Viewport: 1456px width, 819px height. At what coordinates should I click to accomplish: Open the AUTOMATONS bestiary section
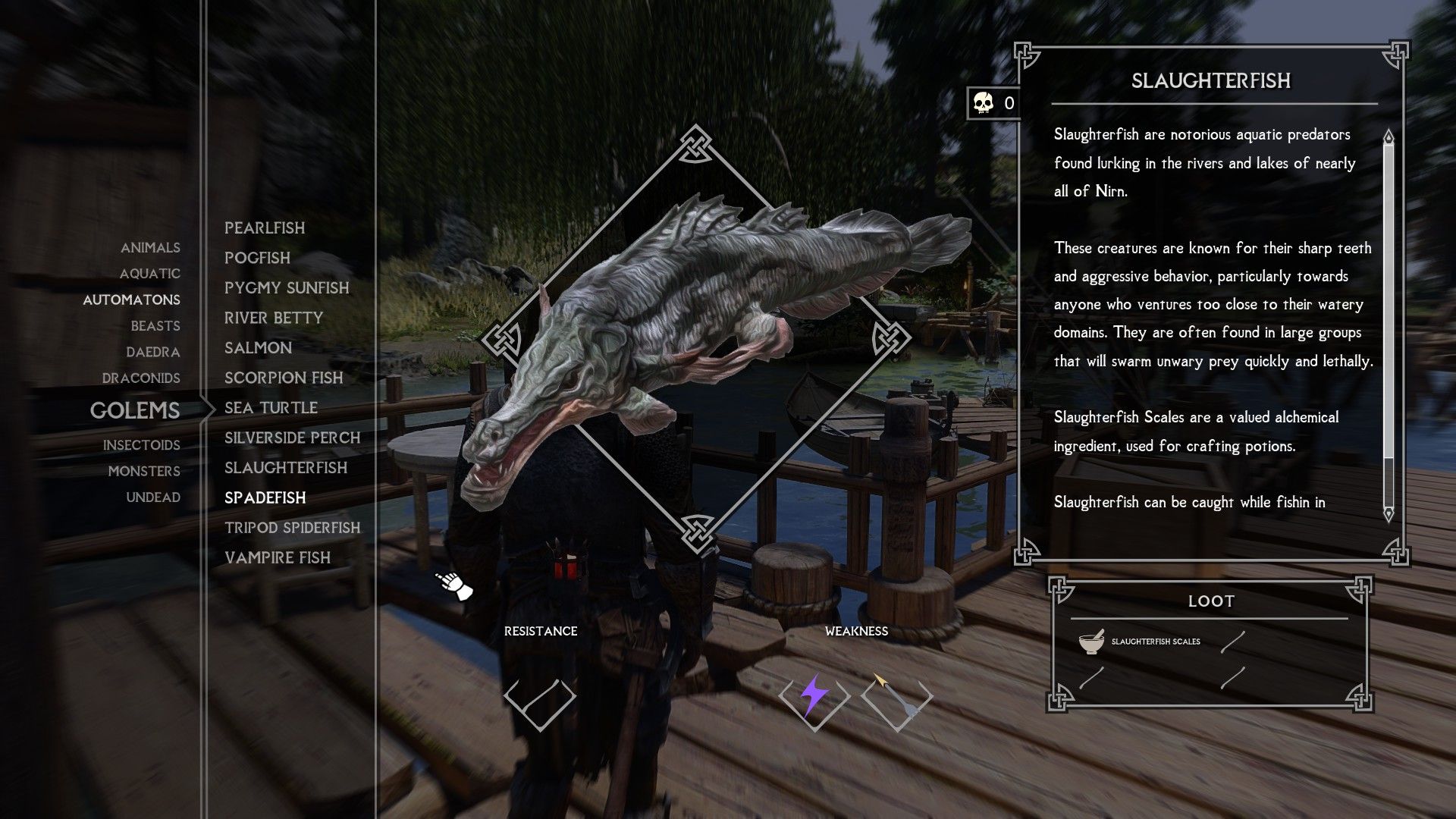(132, 300)
